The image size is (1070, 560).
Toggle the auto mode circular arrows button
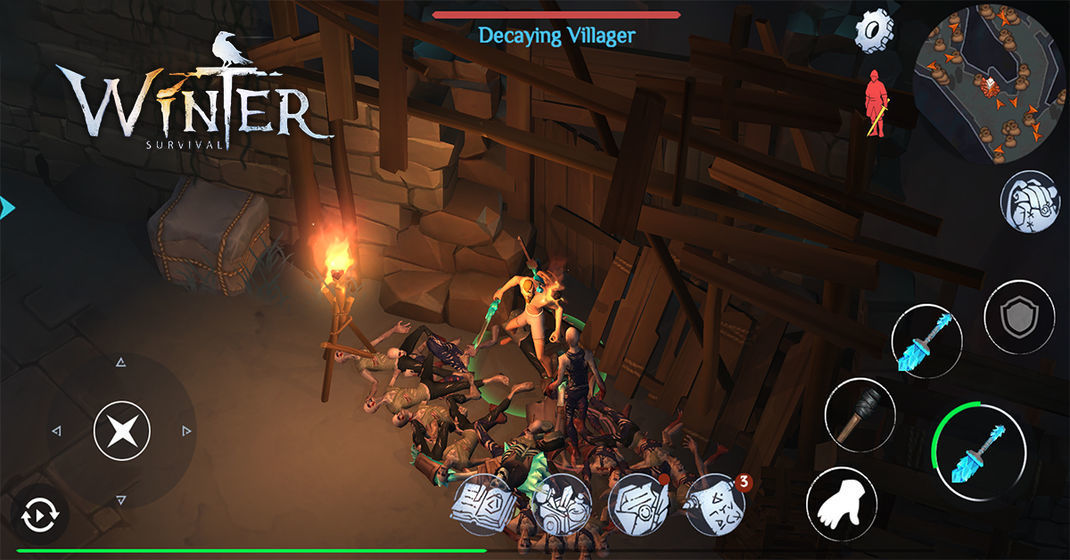click(40, 516)
